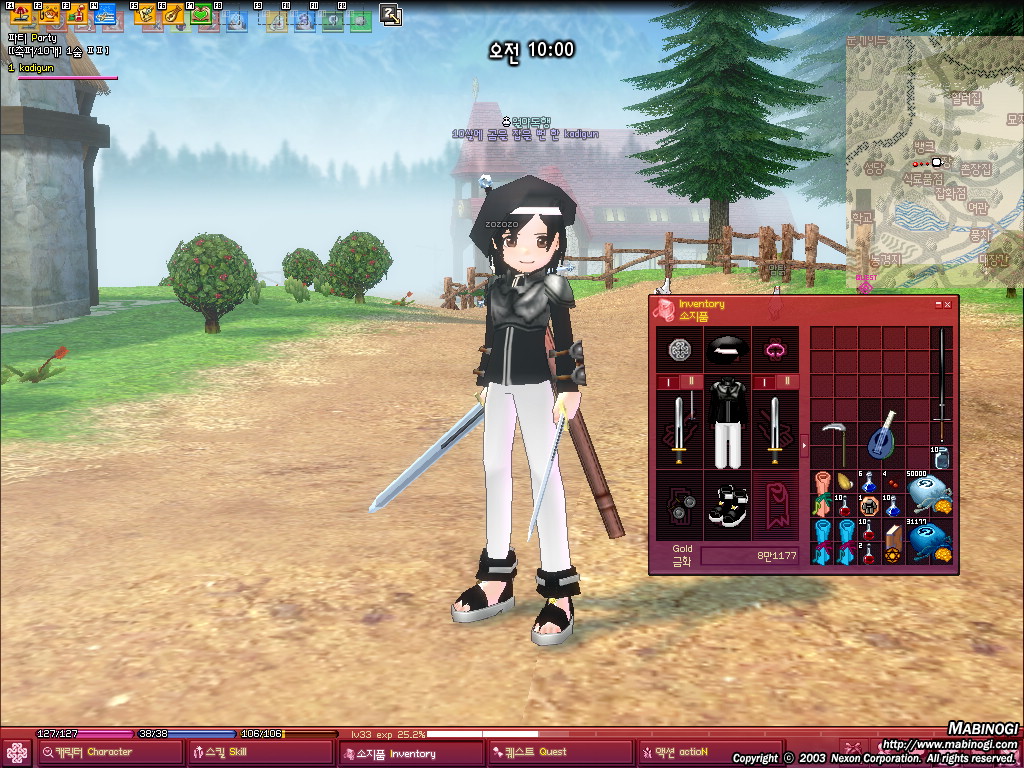Activate the F7 green heart skill

click(200, 15)
